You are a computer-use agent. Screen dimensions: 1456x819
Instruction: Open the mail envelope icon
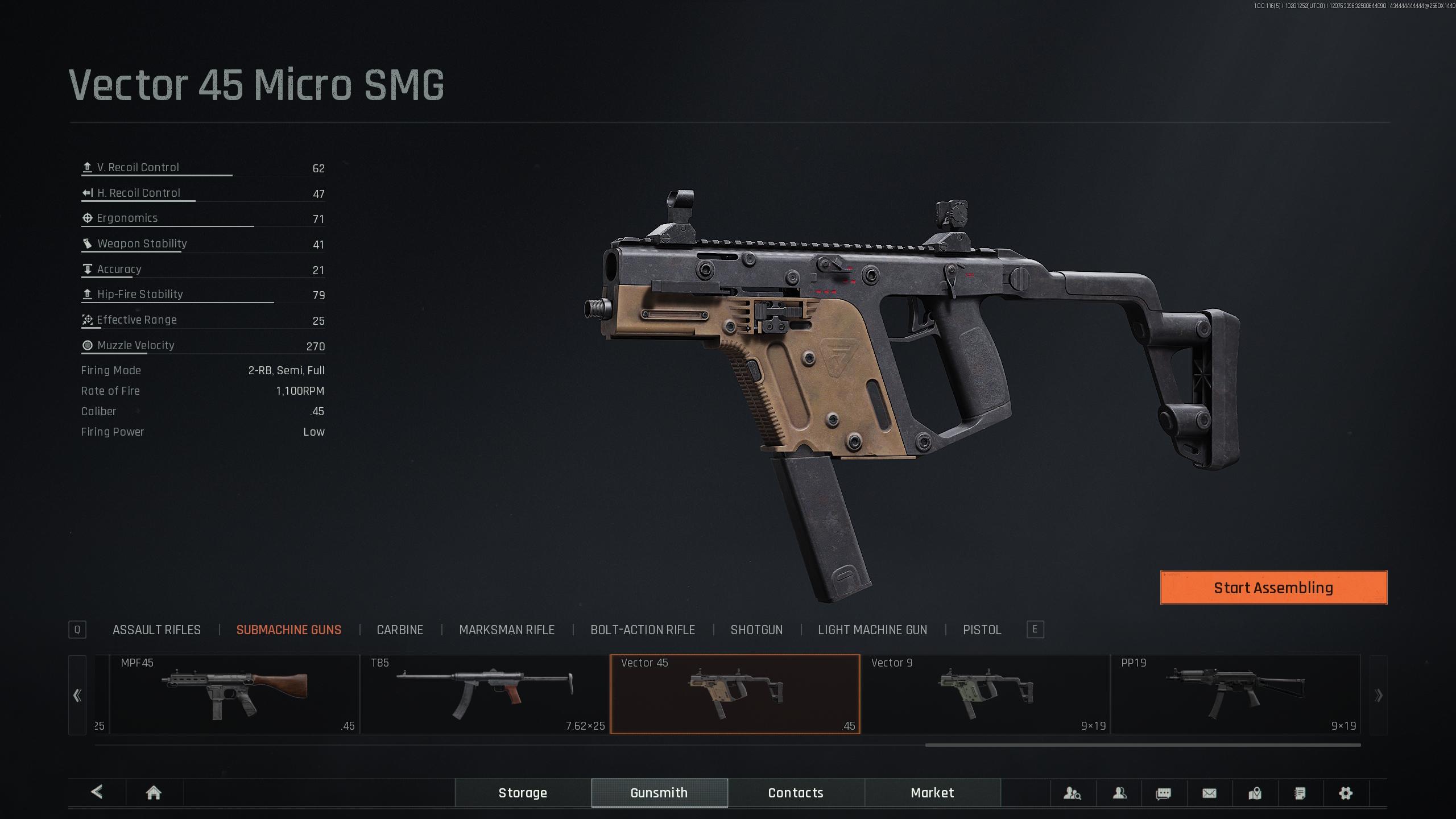coord(1209,793)
